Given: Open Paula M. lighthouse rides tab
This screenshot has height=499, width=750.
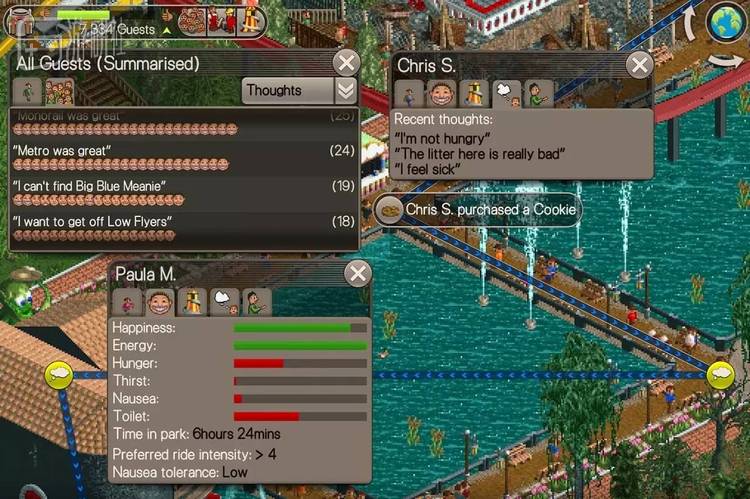Looking at the screenshot, I should pyautogui.click(x=193, y=302).
